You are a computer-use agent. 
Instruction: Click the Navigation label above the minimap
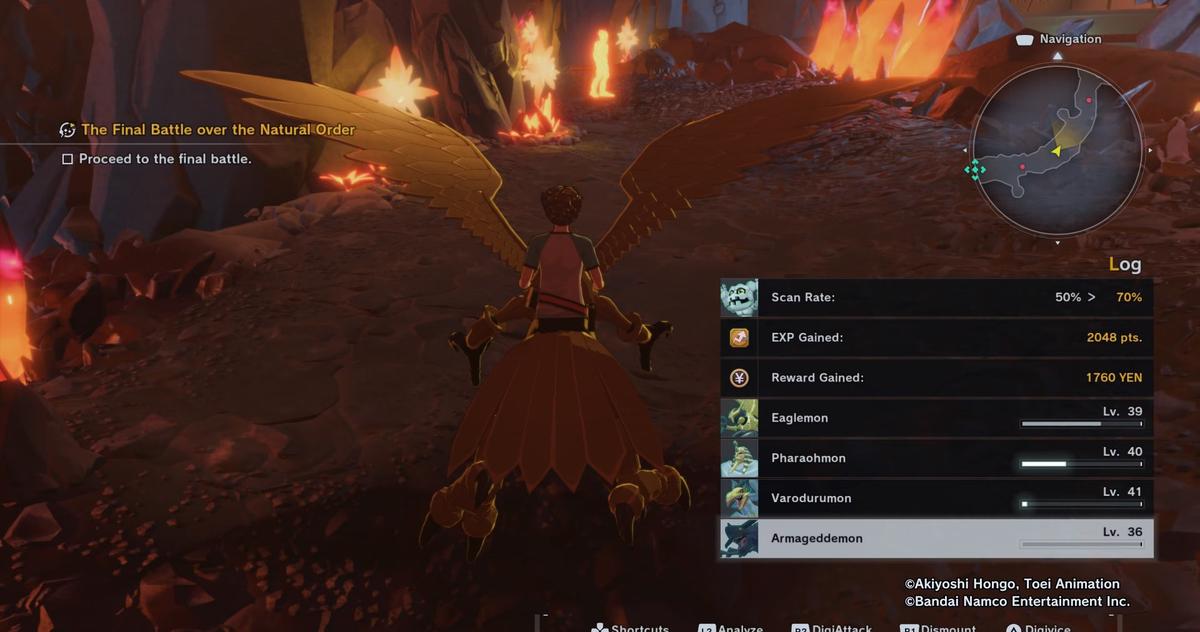(x=1069, y=39)
